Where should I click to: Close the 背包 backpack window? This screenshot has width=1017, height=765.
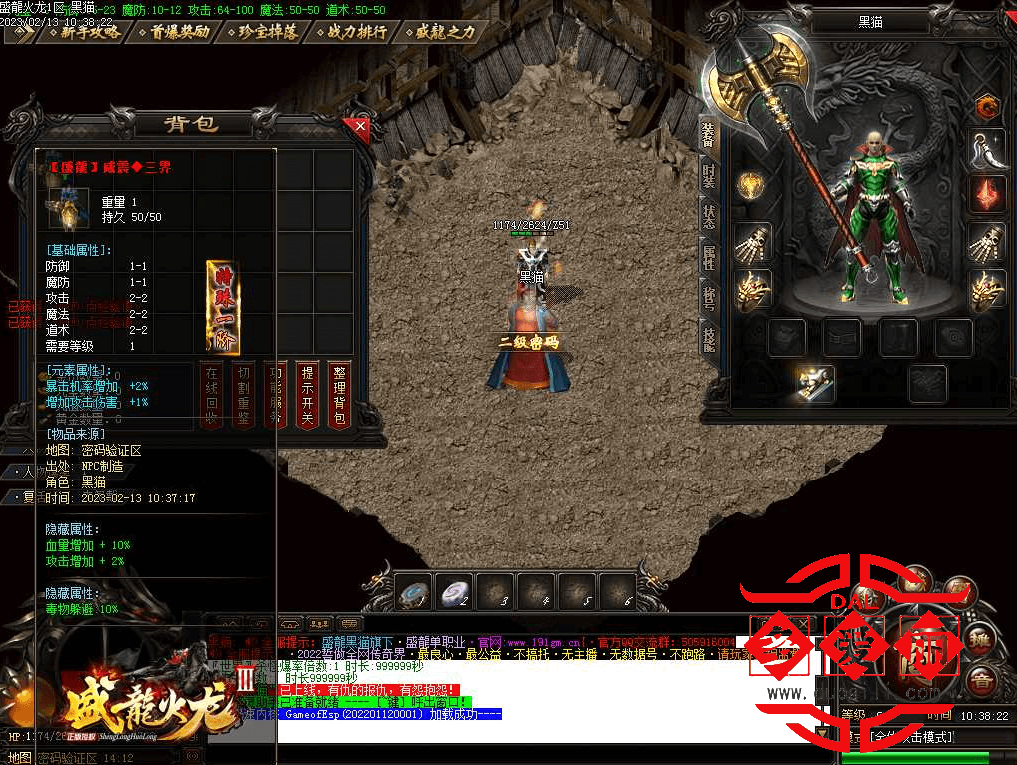click(360, 127)
